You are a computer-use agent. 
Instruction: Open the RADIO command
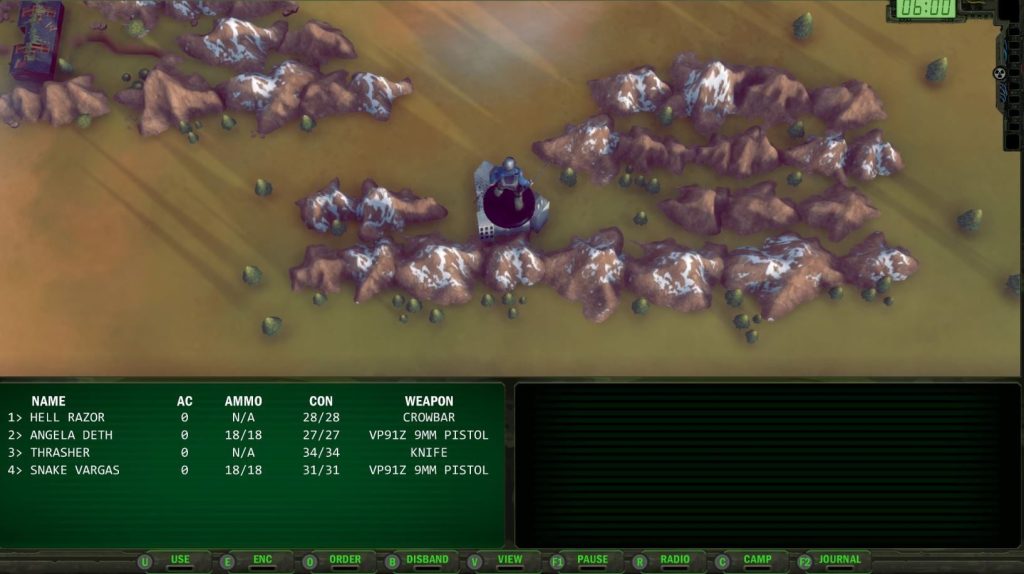(675, 560)
